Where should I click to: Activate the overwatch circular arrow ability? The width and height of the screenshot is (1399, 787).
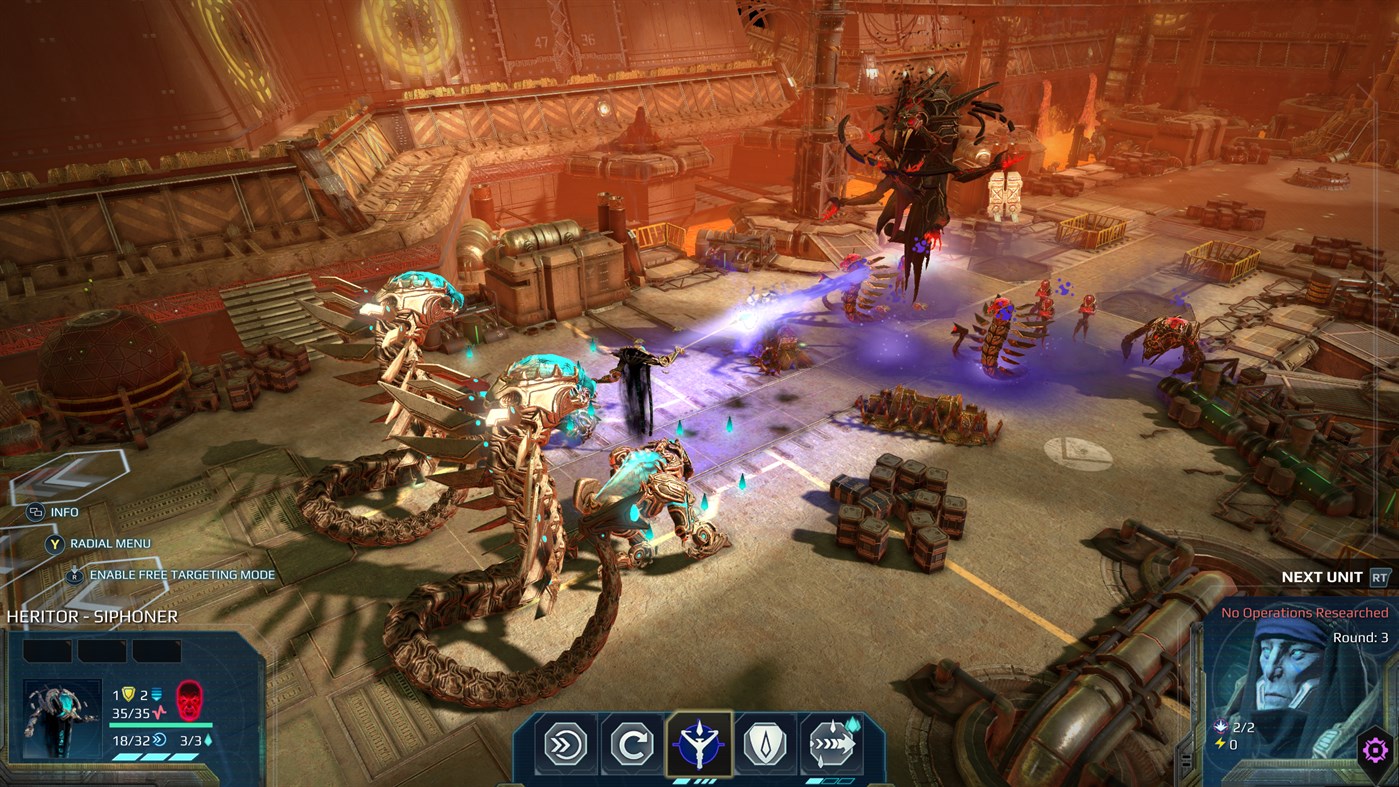tap(631, 743)
